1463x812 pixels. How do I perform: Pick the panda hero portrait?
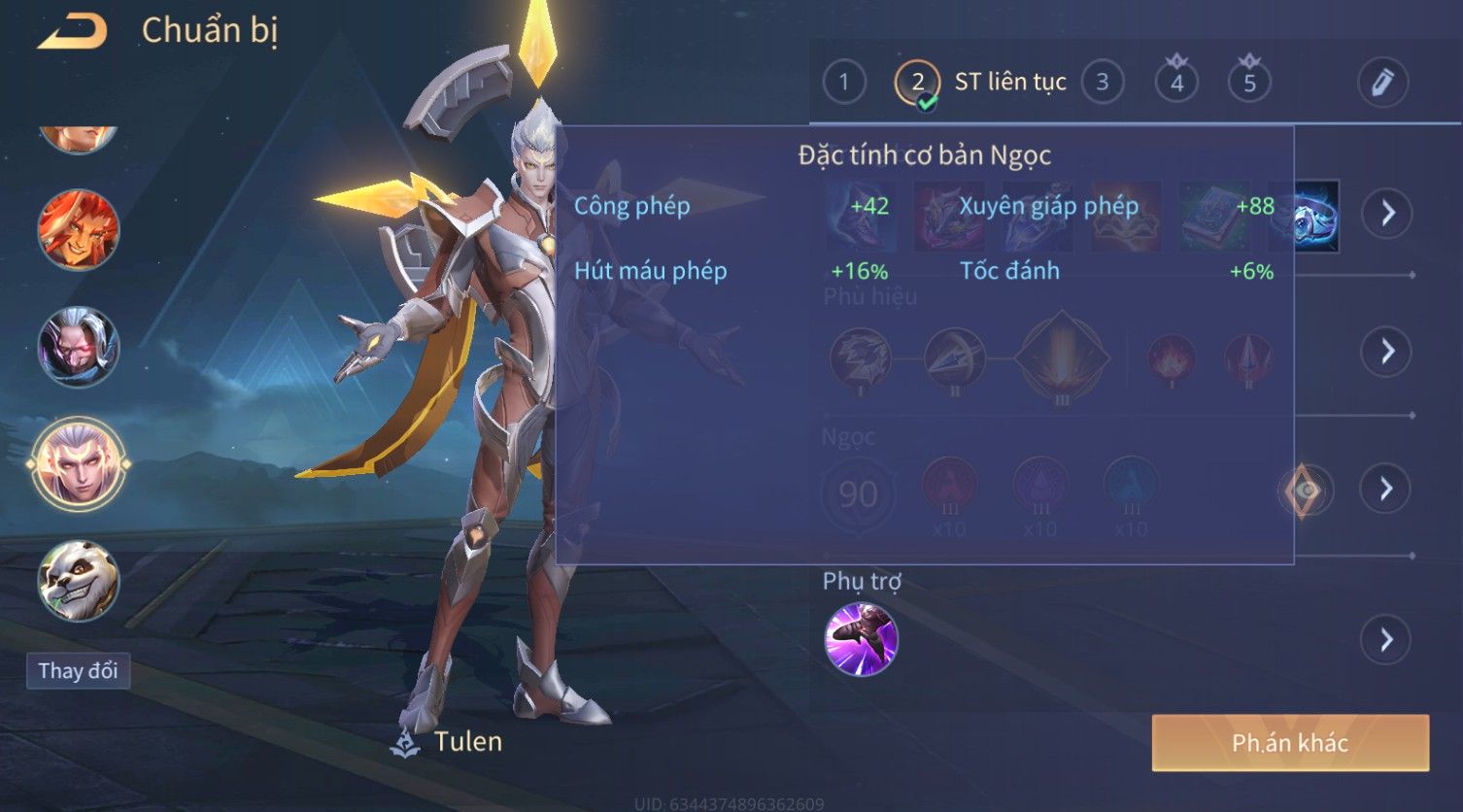click(79, 581)
